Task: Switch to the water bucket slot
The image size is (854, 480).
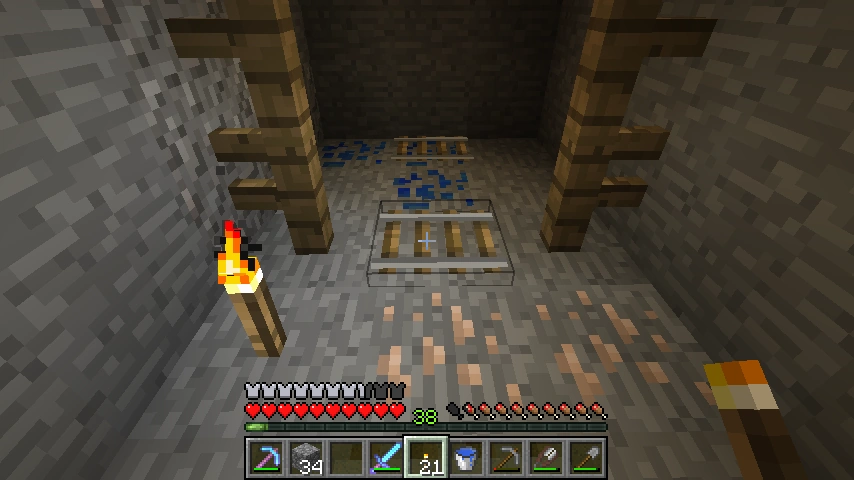Action: [465, 459]
